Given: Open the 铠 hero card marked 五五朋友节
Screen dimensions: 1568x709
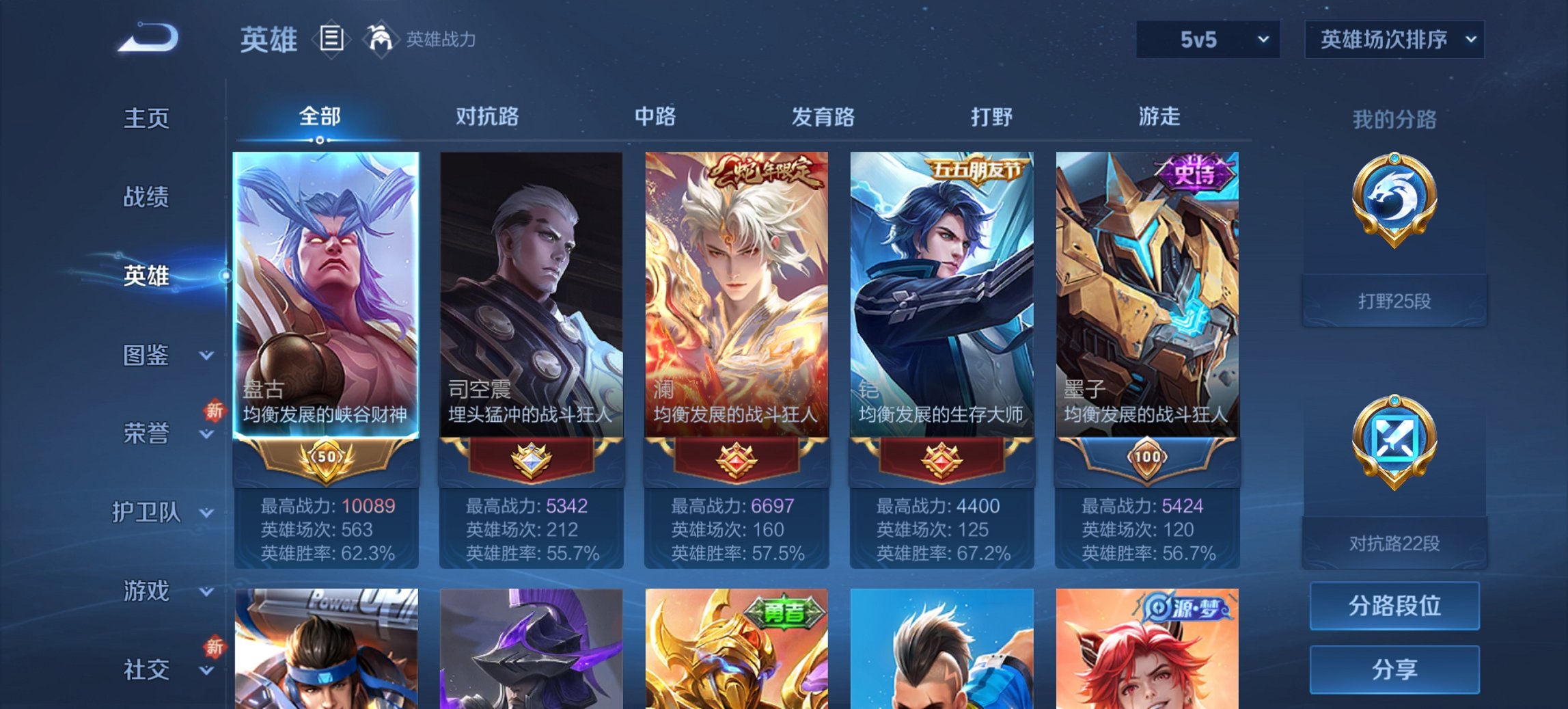Looking at the screenshot, I should (941, 294).
